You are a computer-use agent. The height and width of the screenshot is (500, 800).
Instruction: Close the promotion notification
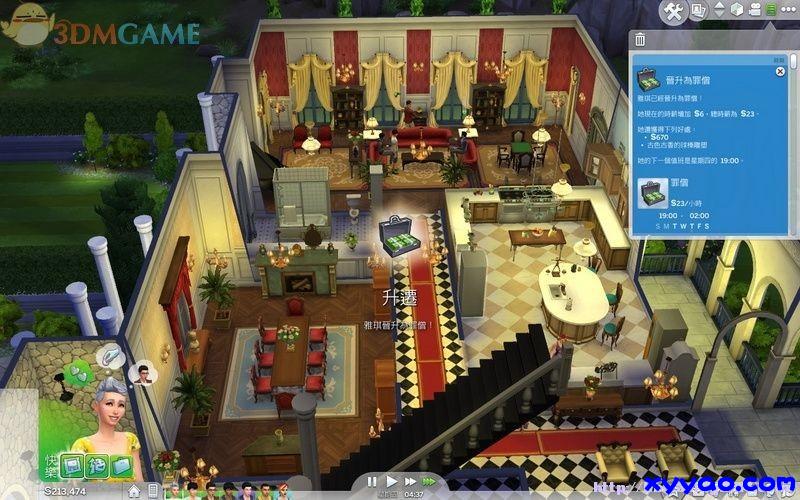(779, 72)
